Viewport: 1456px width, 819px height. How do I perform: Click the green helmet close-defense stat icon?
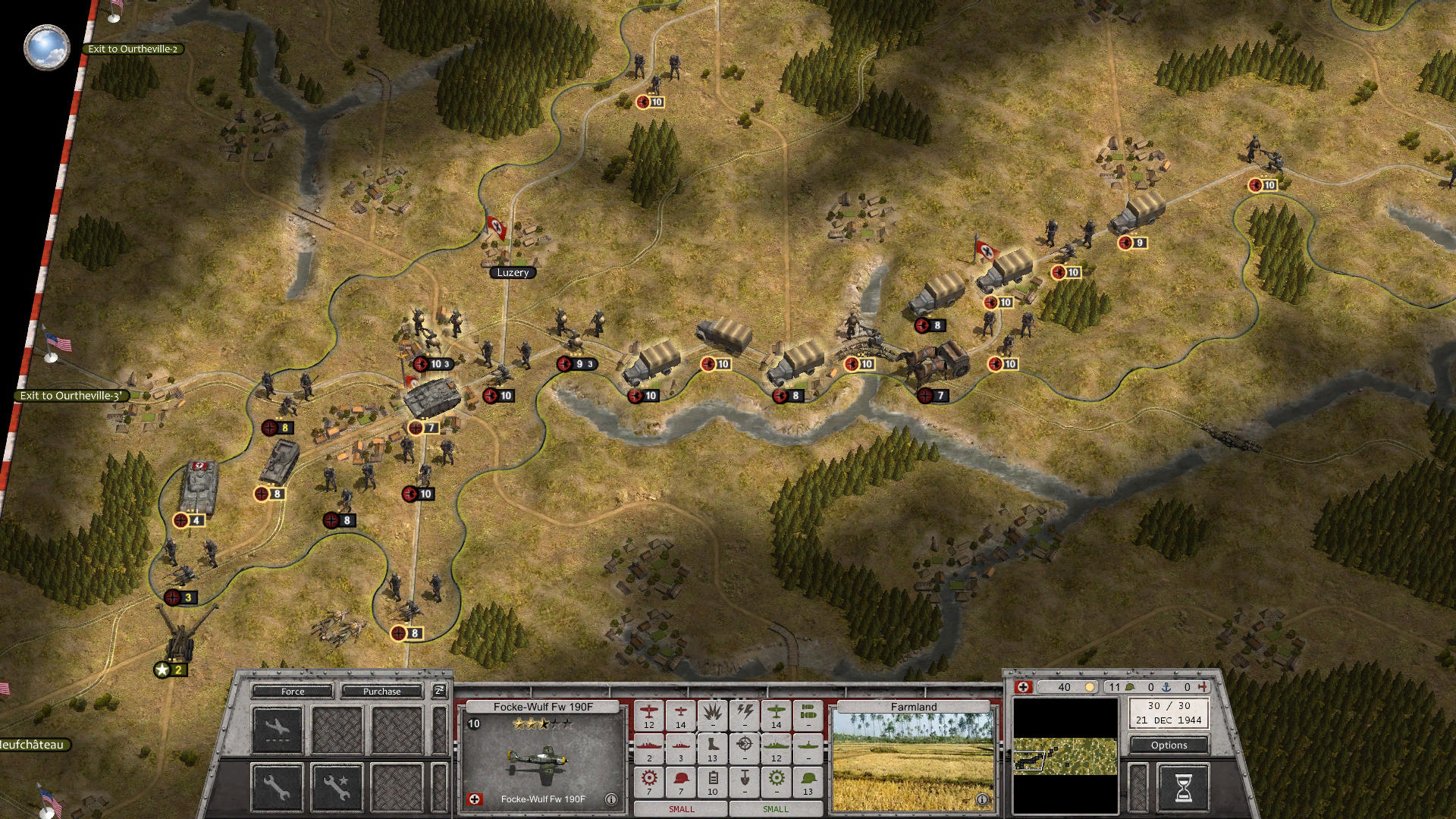[x=806, y=777]
